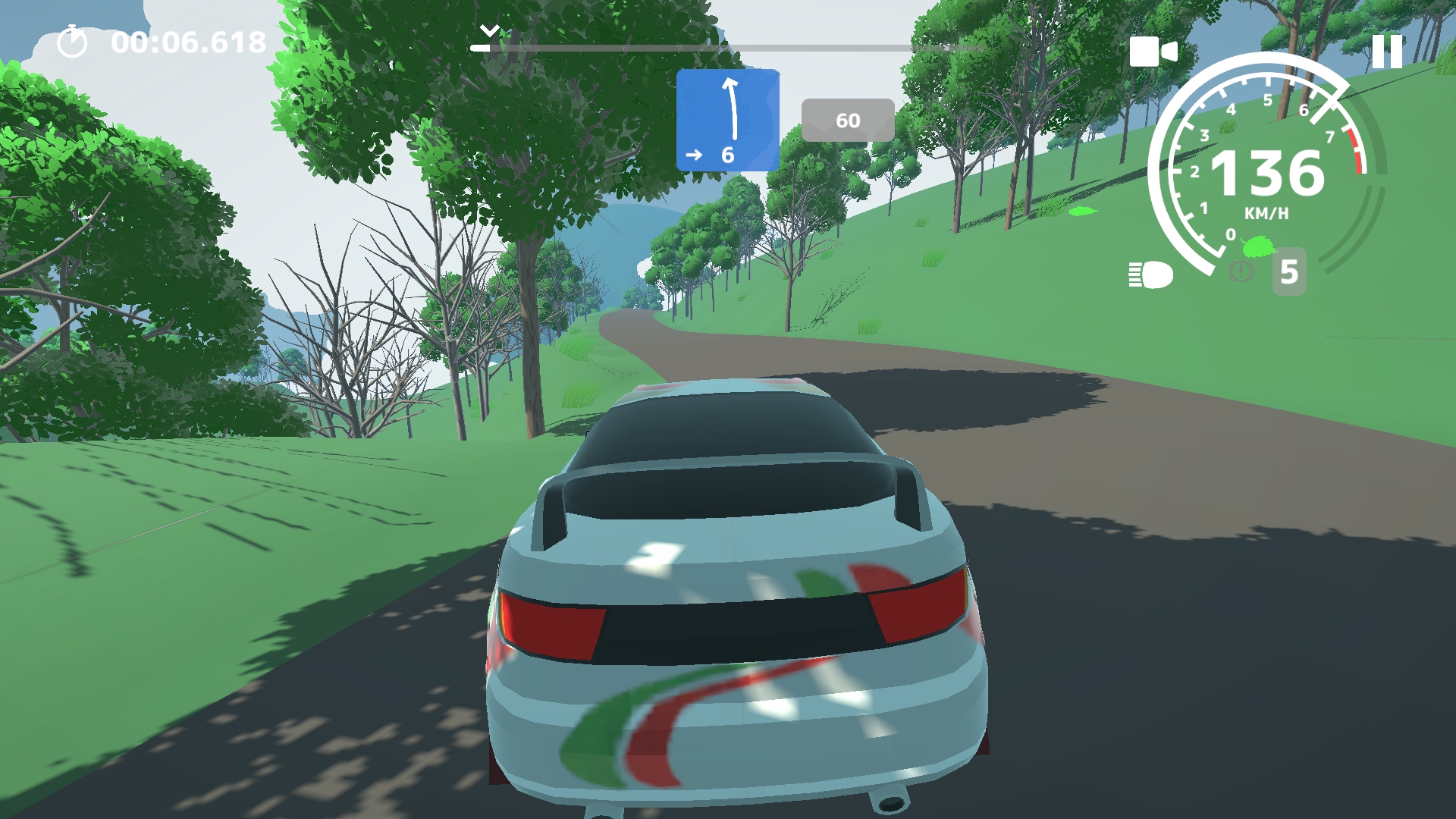Click the elapsed time 00:06.618
The width and height of the screenshot is (1456, 819).
186,42
